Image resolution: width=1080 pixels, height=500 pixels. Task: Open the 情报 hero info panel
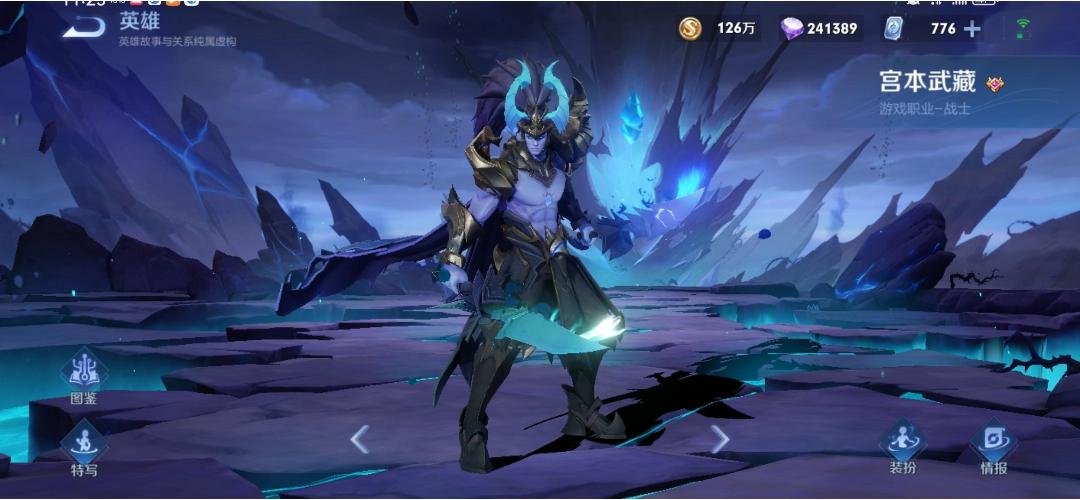993,445
